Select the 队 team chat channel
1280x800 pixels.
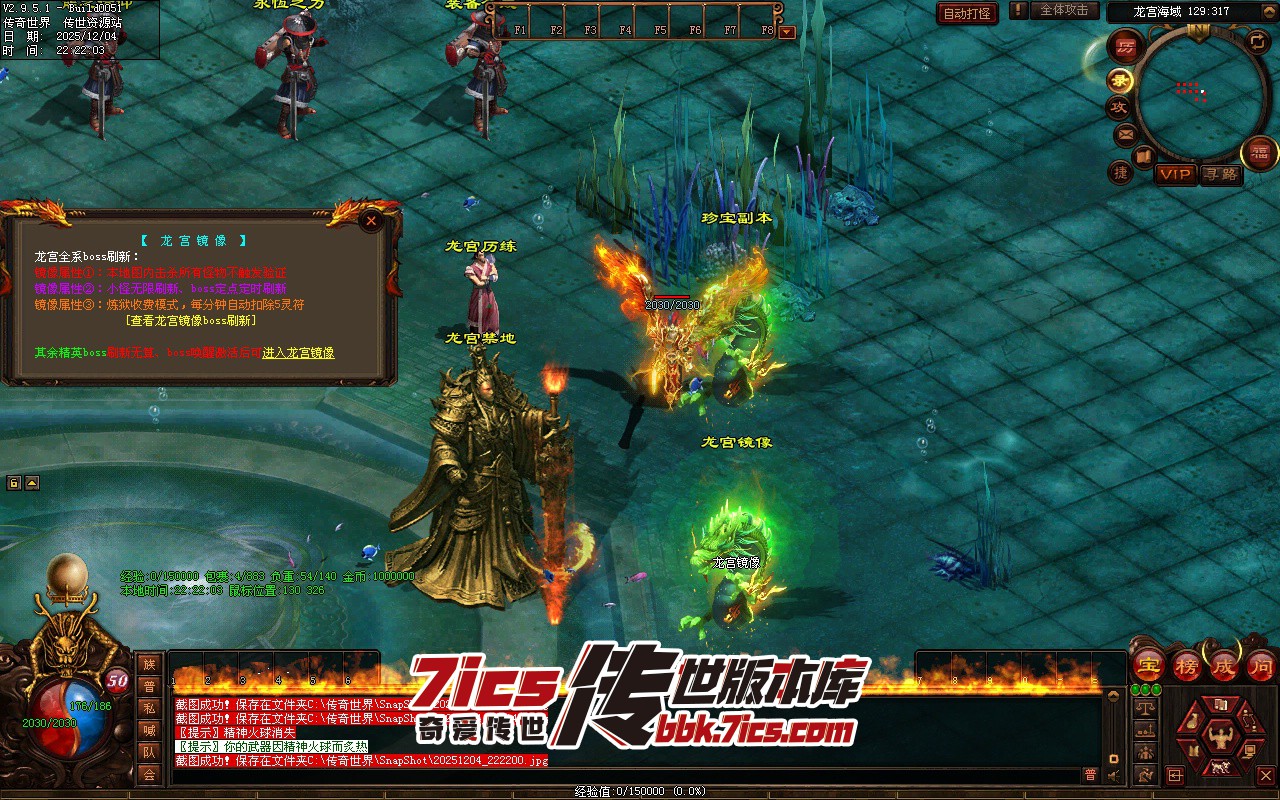pyautogui.click(x=149, y=752)
